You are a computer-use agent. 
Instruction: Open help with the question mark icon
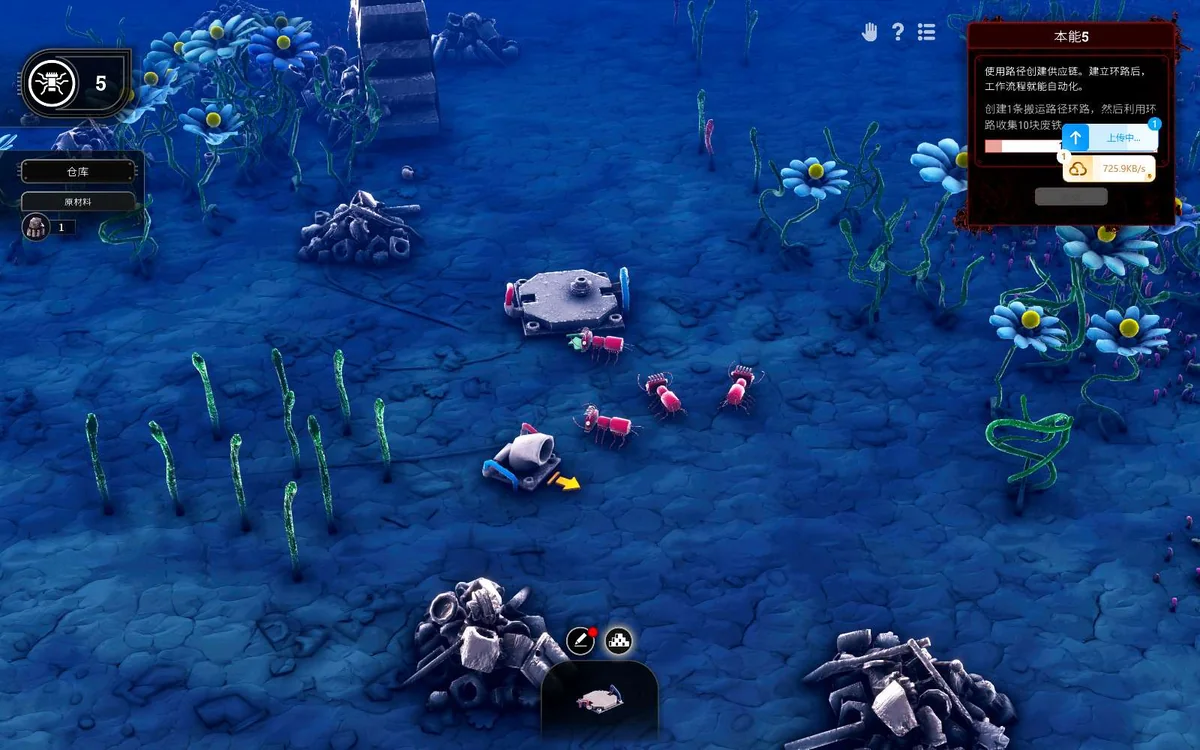pos(898,32)
